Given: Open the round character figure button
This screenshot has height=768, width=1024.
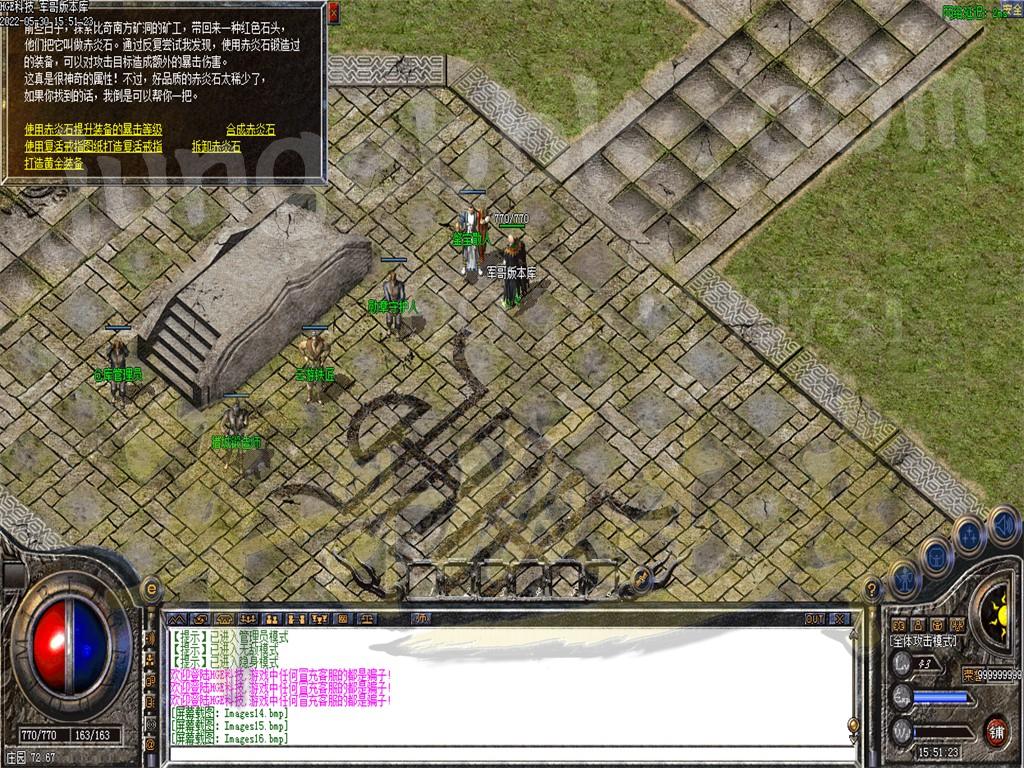Looking at the screenshot, I should point(903,579).
